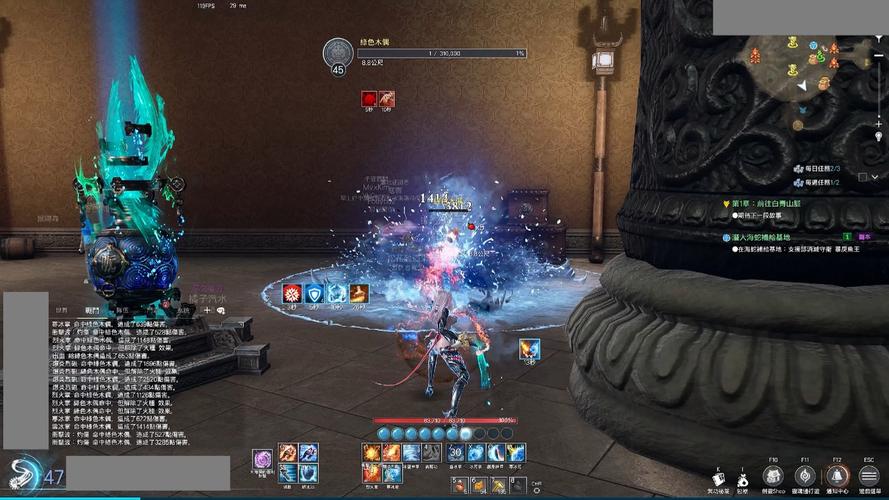Activate the skill showing the 30 cooldown
The height and width of the screenshot is (500, 889).
455,453
